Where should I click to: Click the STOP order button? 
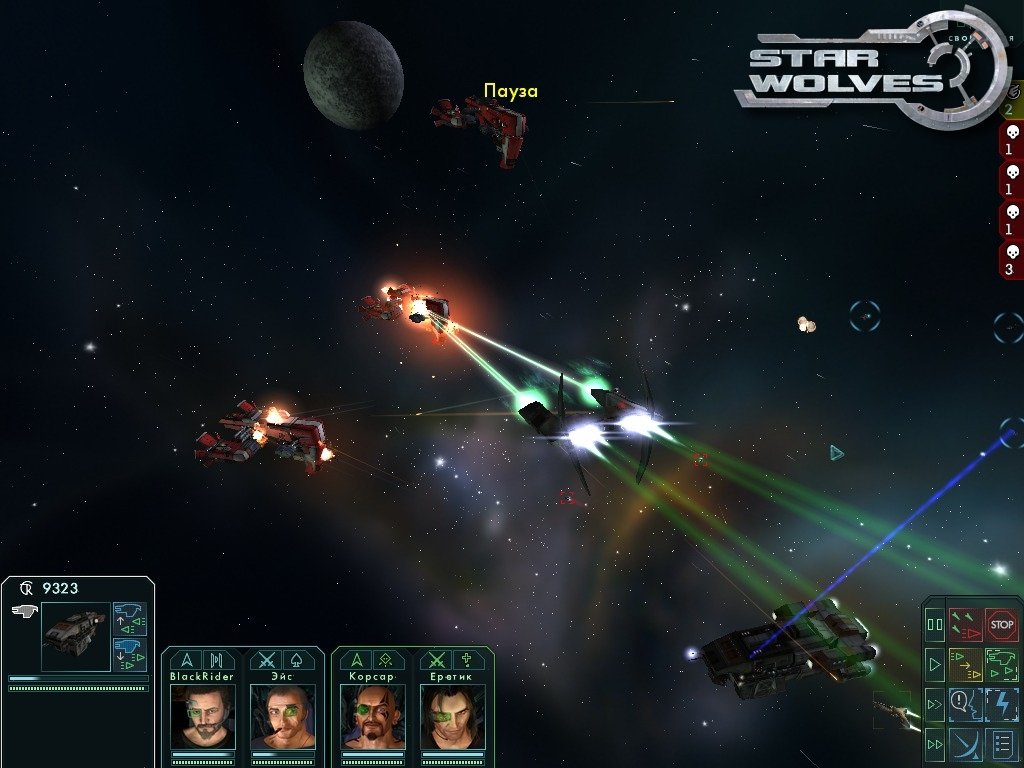tap(1001, 625)
